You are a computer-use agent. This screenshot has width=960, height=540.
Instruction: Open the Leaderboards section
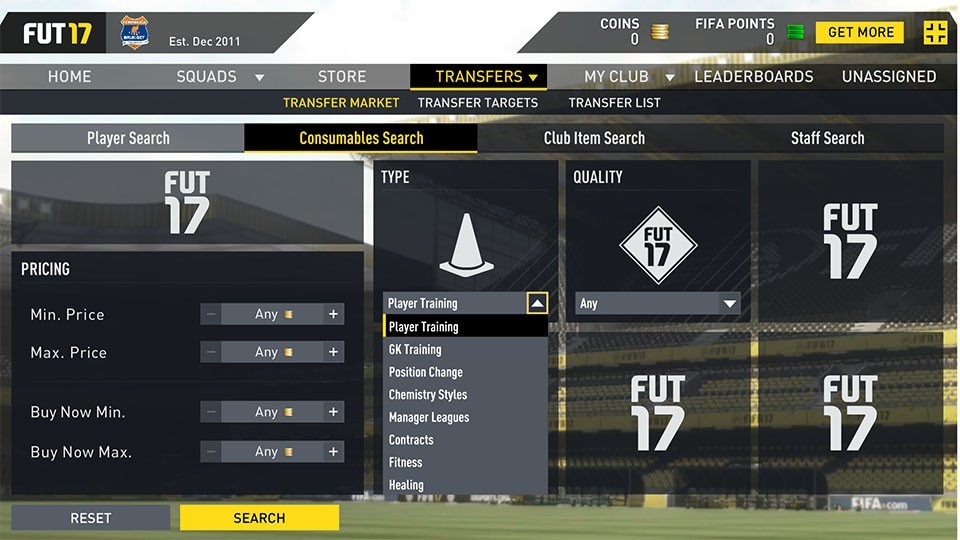tap(754, 76)
